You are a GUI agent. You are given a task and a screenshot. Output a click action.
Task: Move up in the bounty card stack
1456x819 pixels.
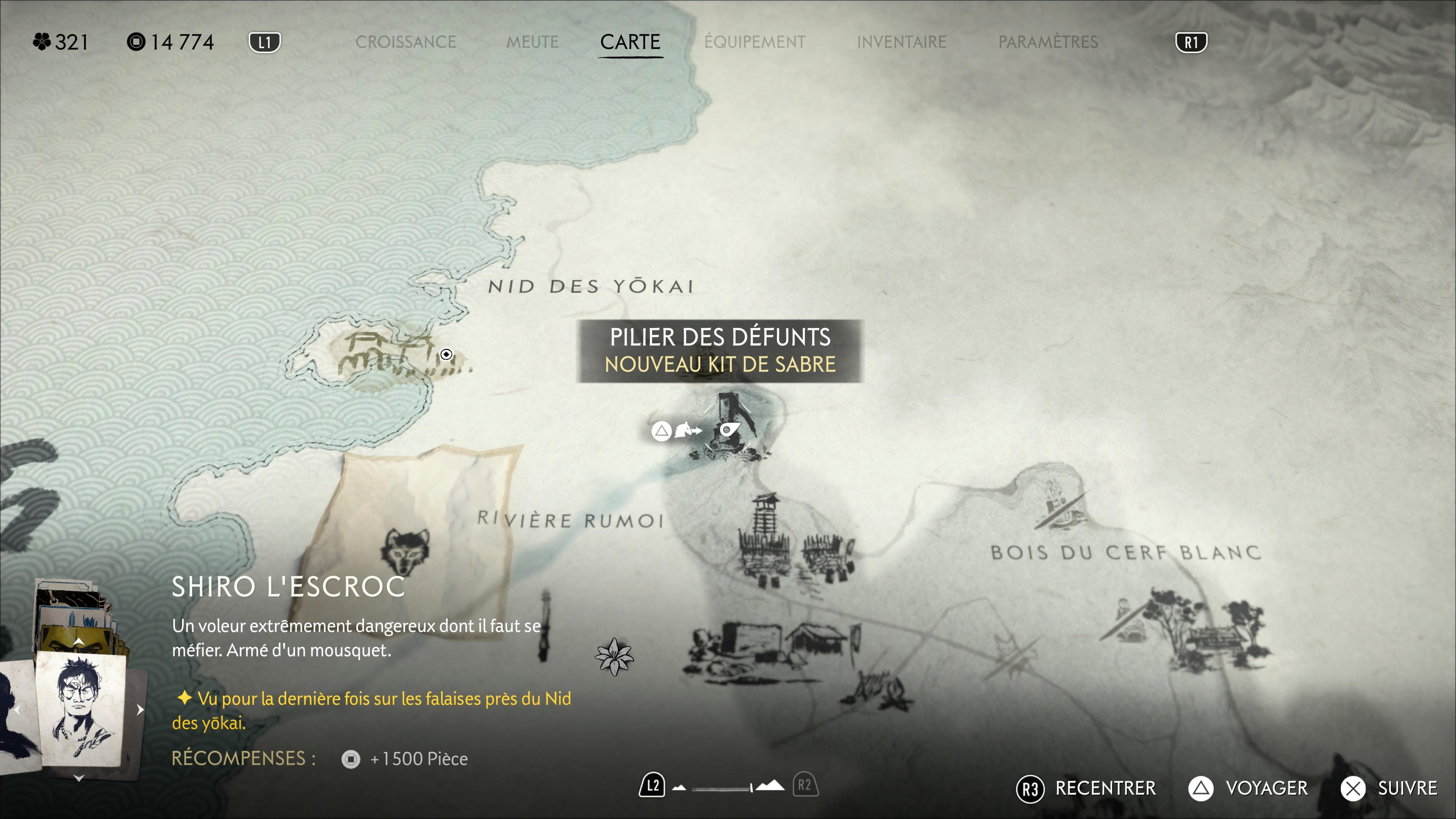click(79, 642)
